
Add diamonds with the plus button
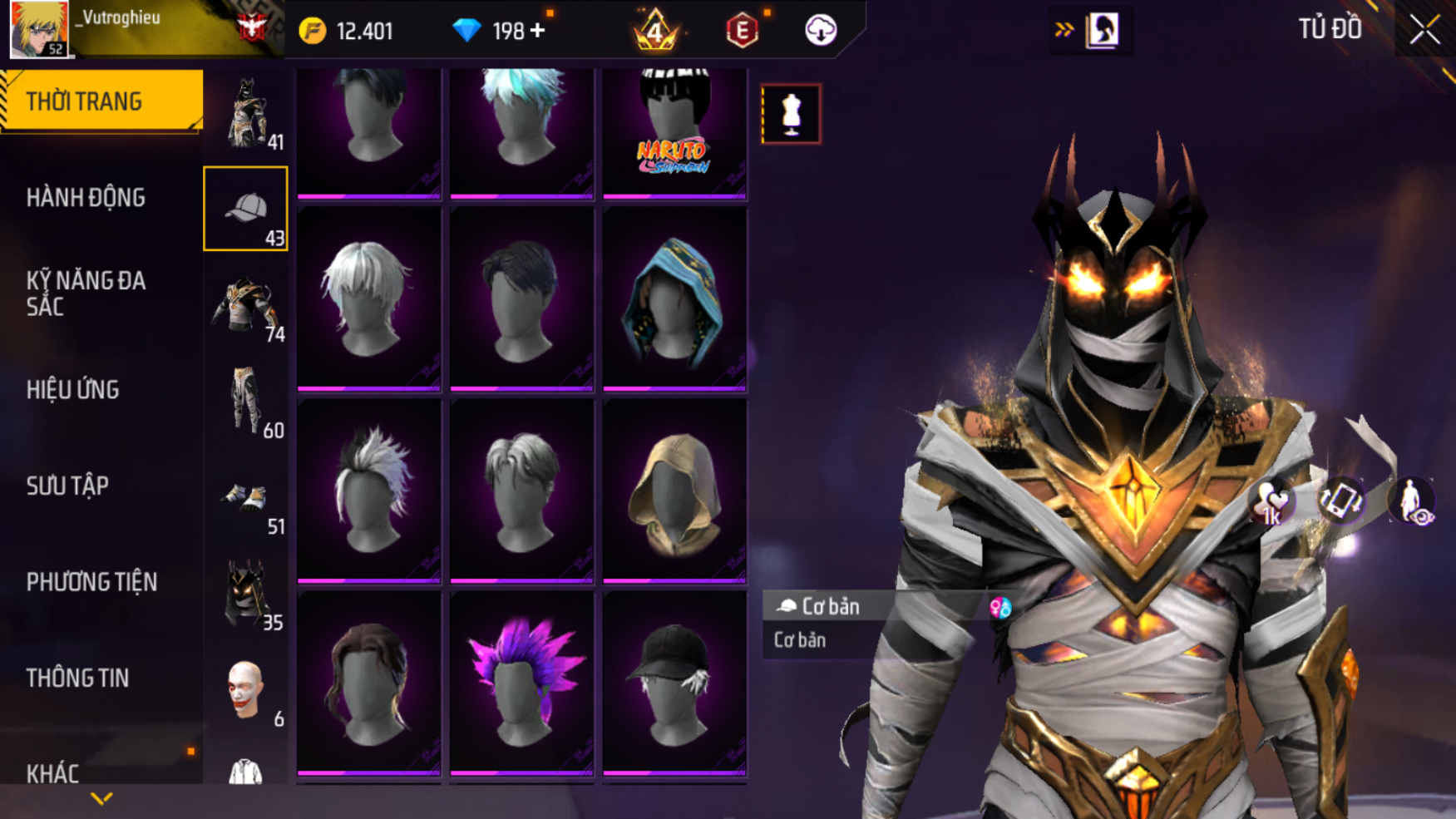[x=538, y=31]
